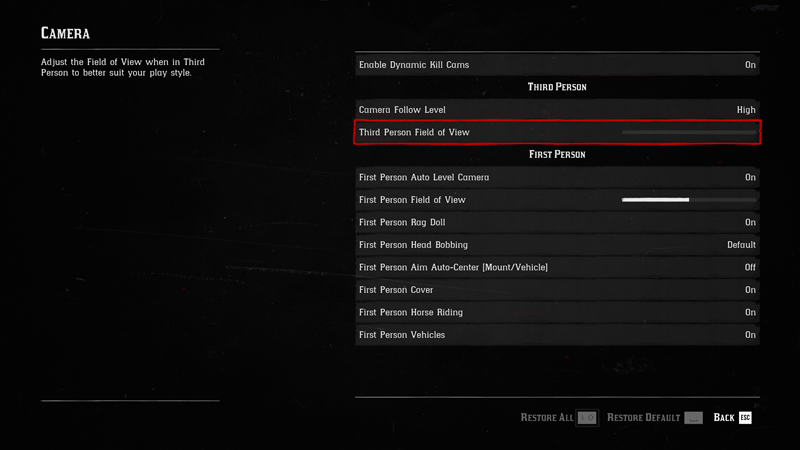Toggle First Person Auto Level Camera
The image size is (800, 450).
557,177
